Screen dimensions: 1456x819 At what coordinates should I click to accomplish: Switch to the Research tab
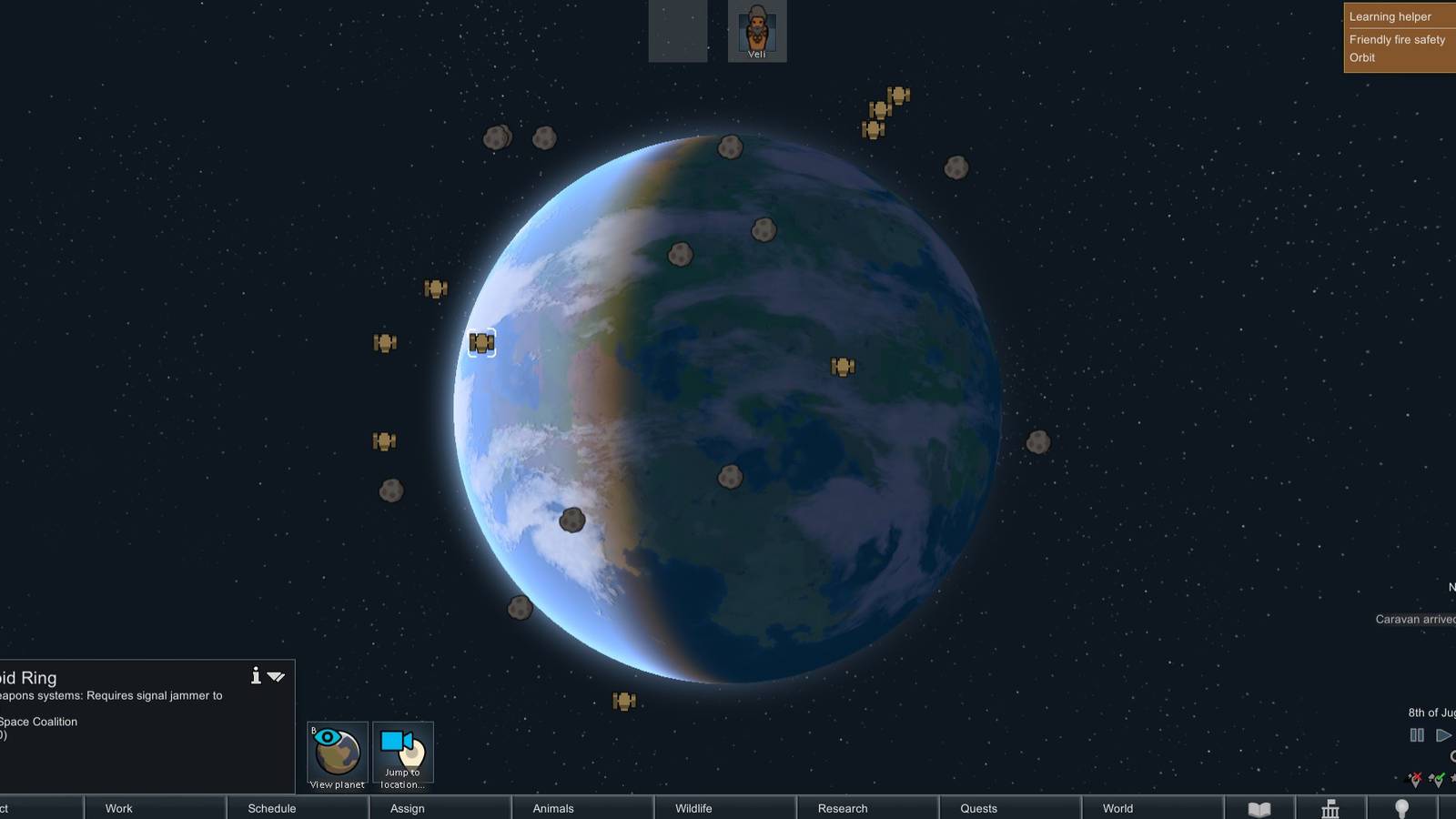(841, 808)
